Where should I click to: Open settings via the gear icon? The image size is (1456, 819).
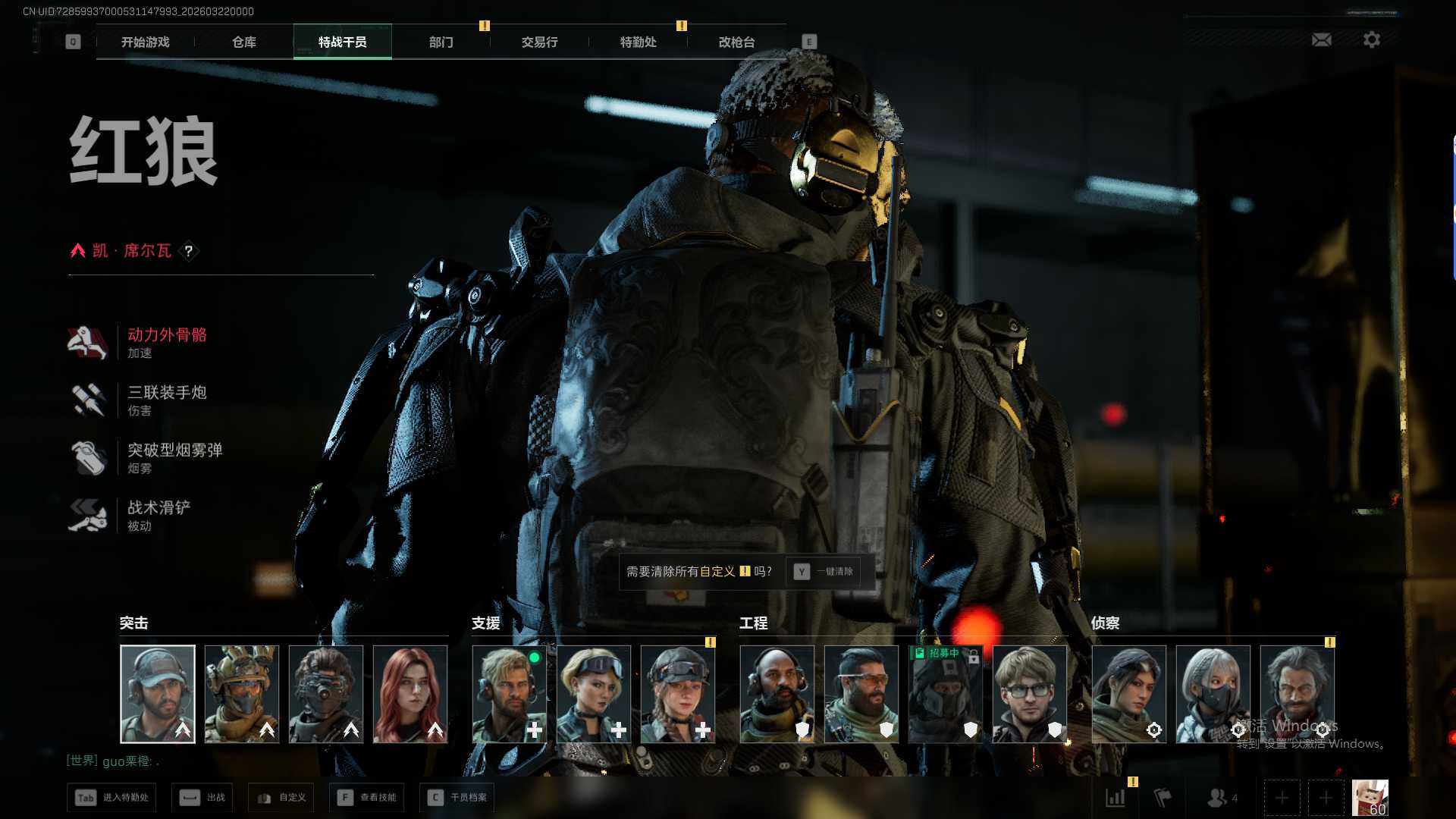click(x=1372, y=39)
